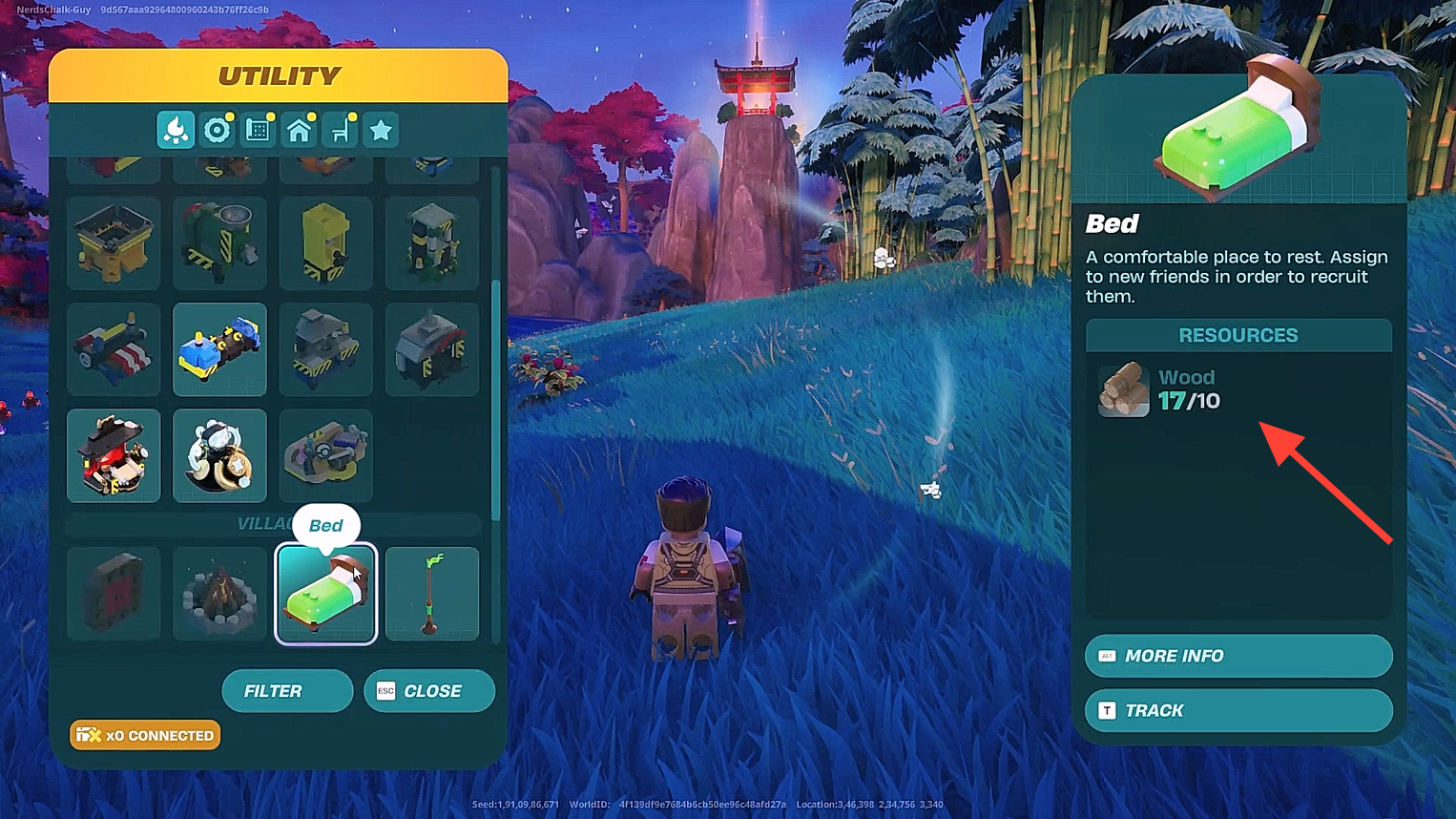
Task: Track the Bed recipe
Action: click(1238, 710)
